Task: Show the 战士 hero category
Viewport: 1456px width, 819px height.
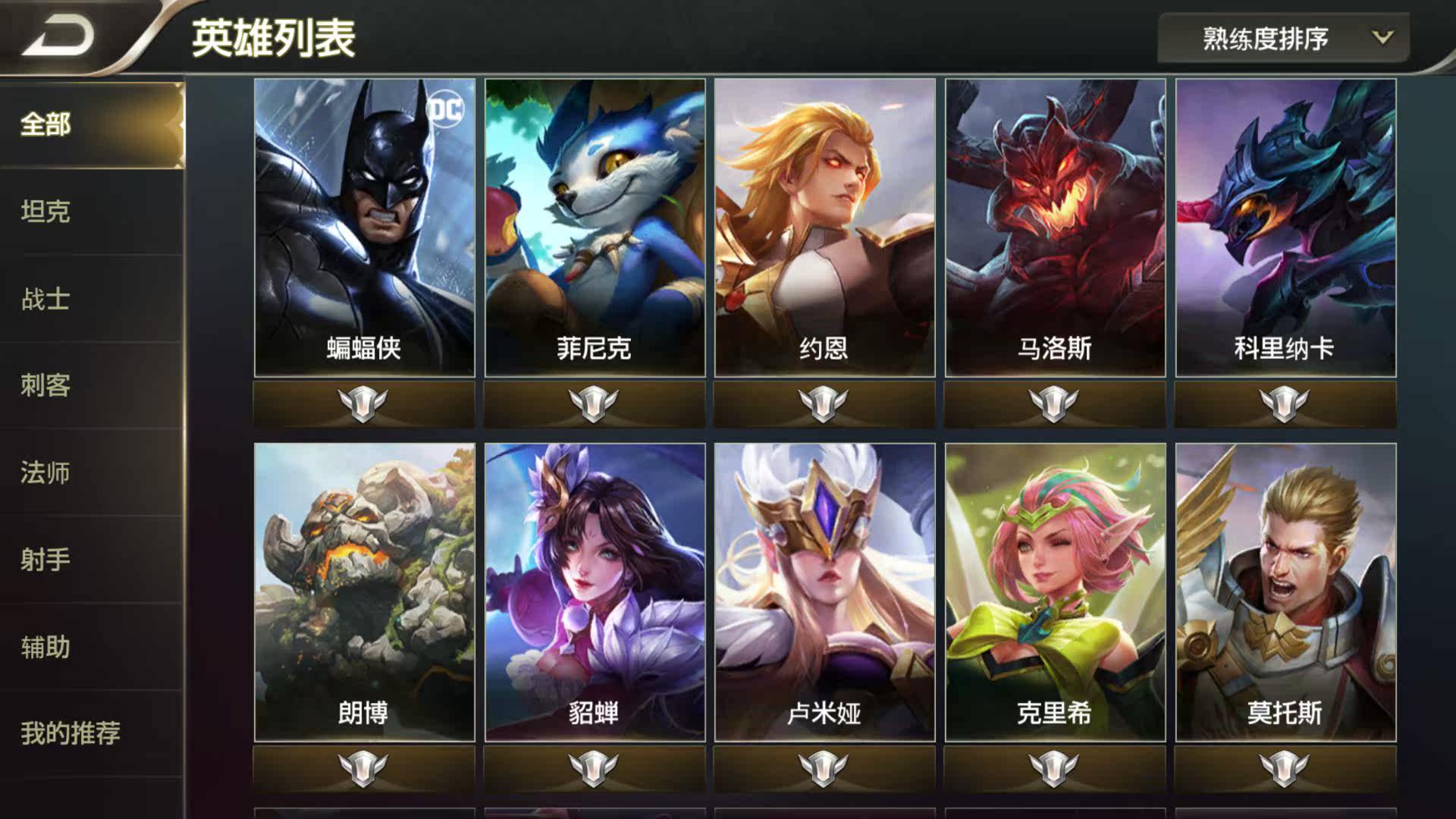Action: pyautogui.click(x=46, y=299)
